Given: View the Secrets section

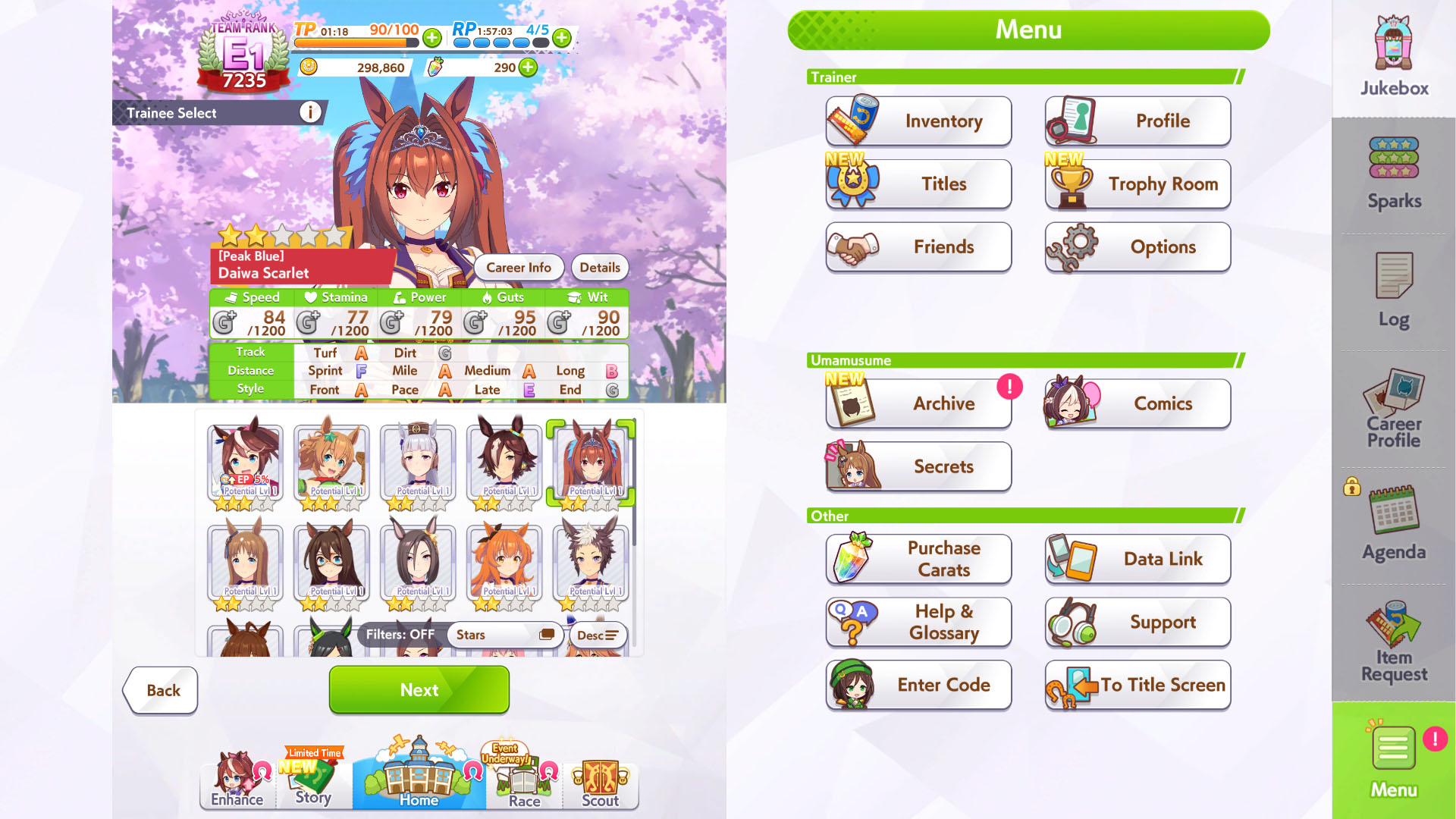Looking at the screenshot, I should click(x=918, y=466).
